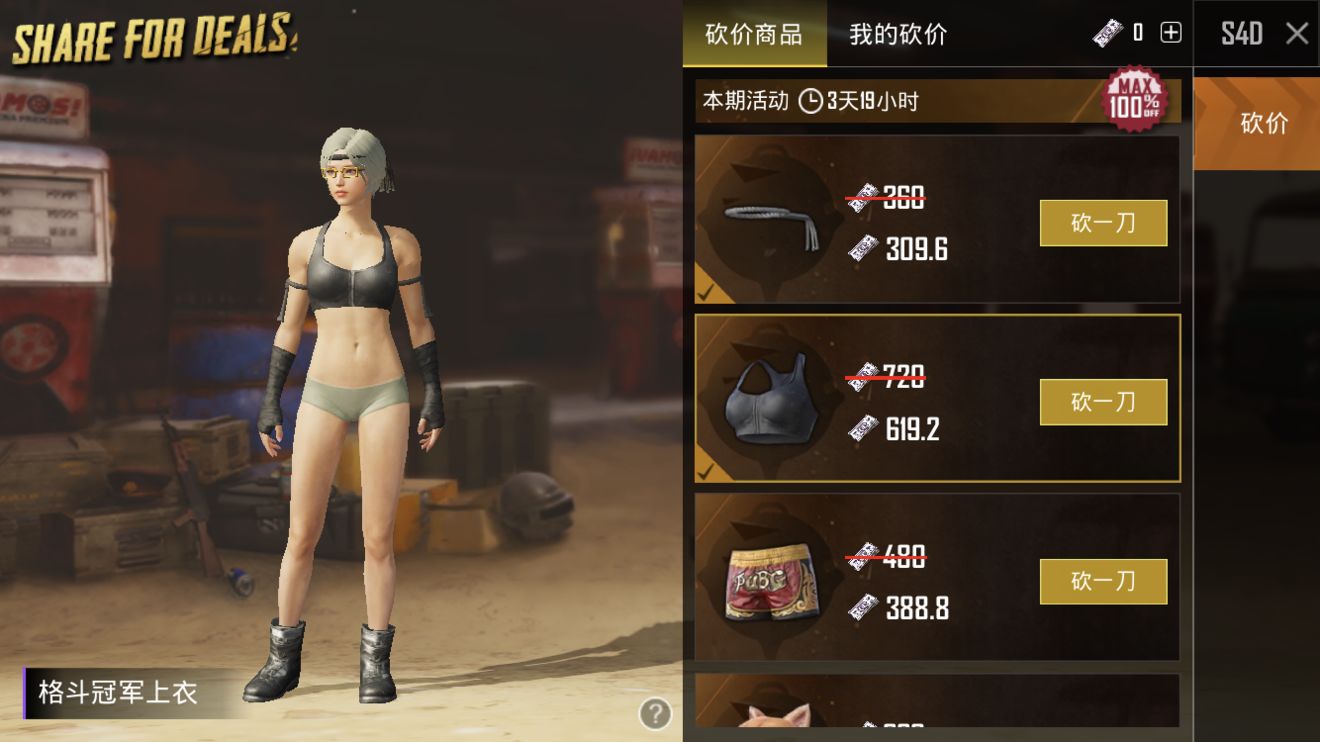
Task: View the headband item thumbnail
Action: 770,220
